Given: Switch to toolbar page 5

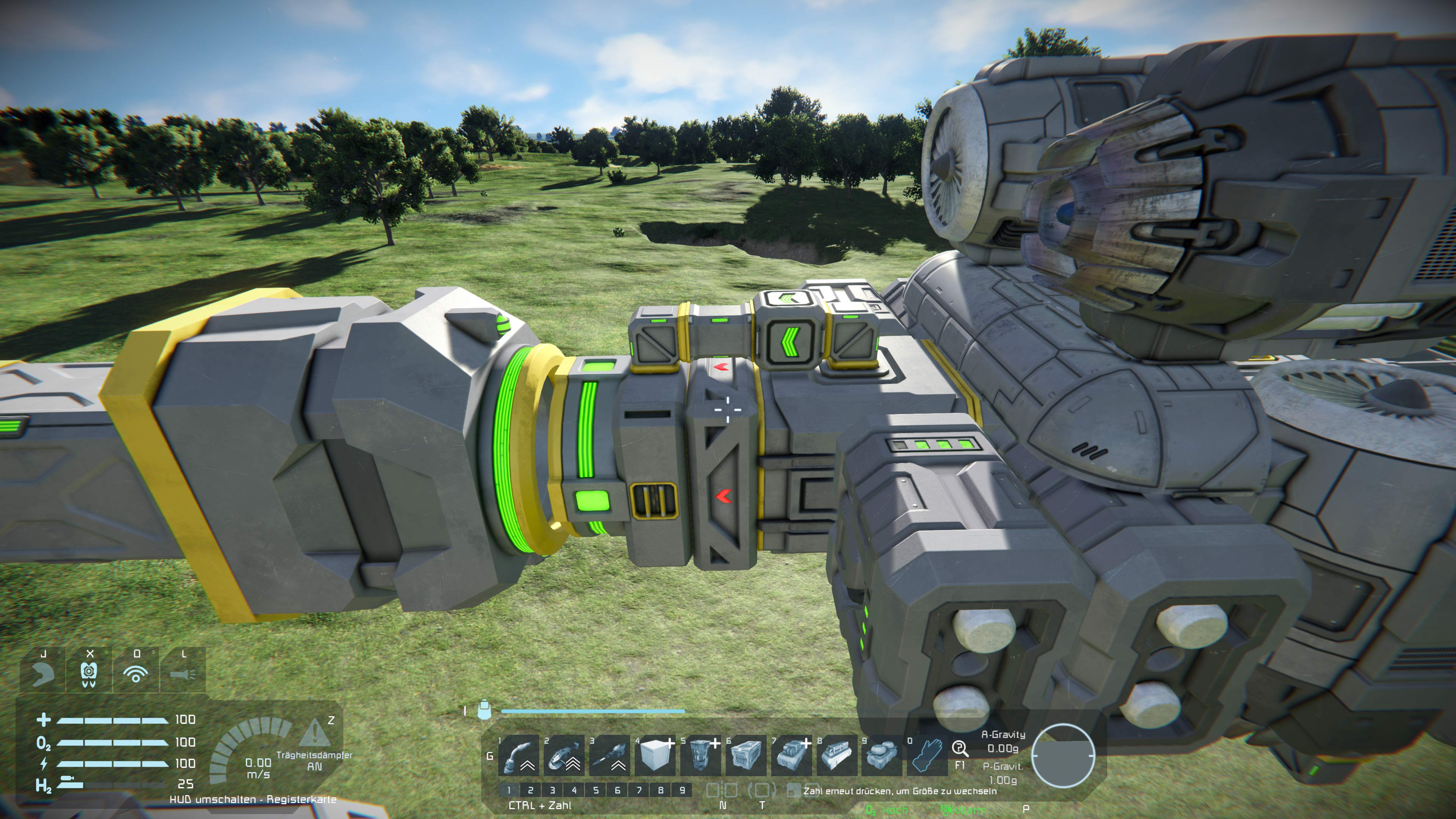Looking at the screenshot, I should (x=596, y=790).
